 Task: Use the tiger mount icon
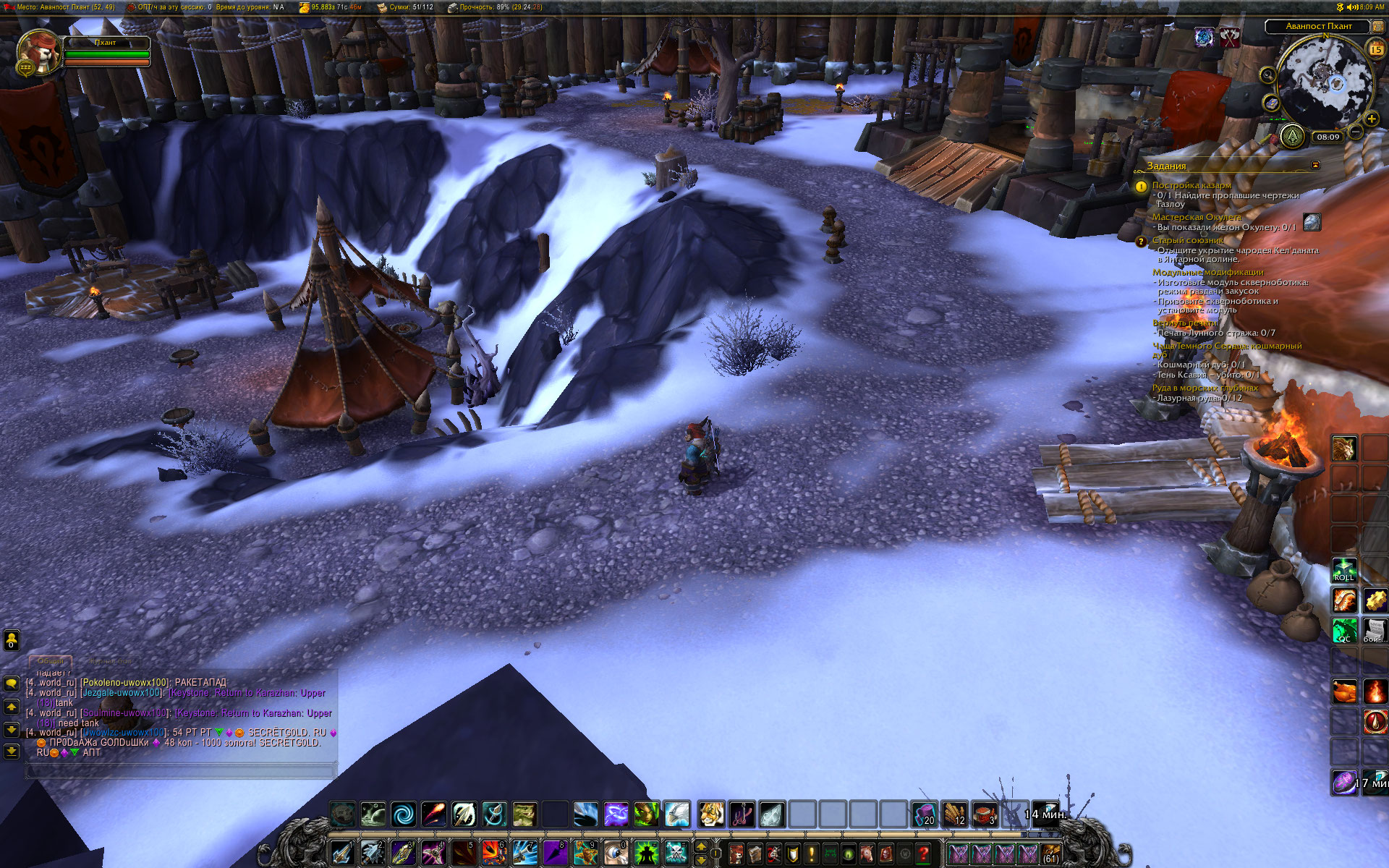coord(711,814)
